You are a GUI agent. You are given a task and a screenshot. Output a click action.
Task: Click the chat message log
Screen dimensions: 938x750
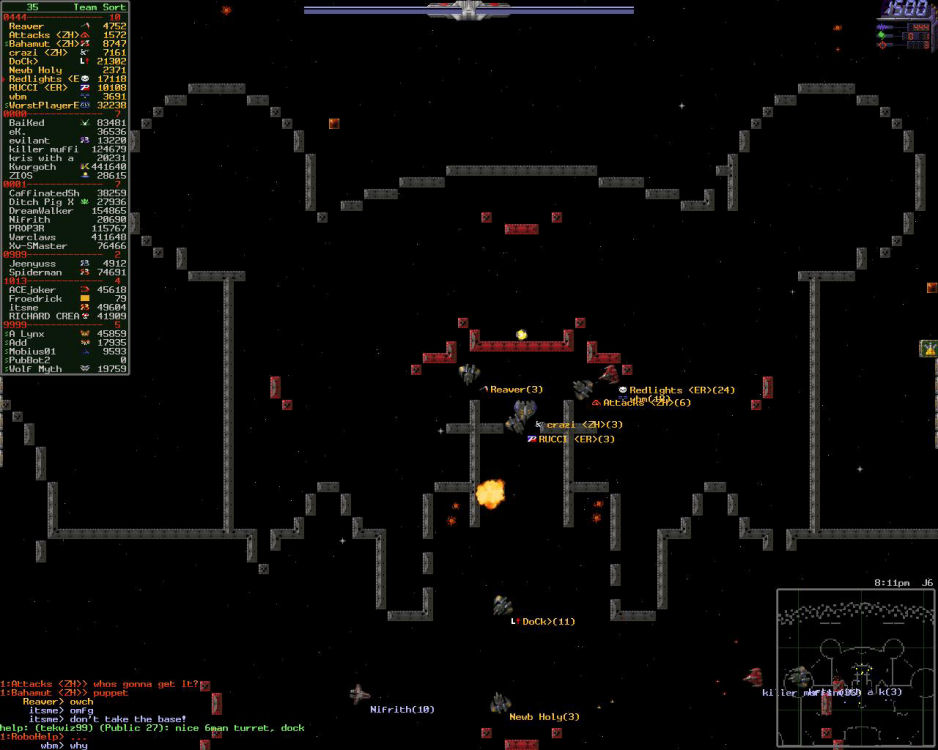(x=150, y=715)
